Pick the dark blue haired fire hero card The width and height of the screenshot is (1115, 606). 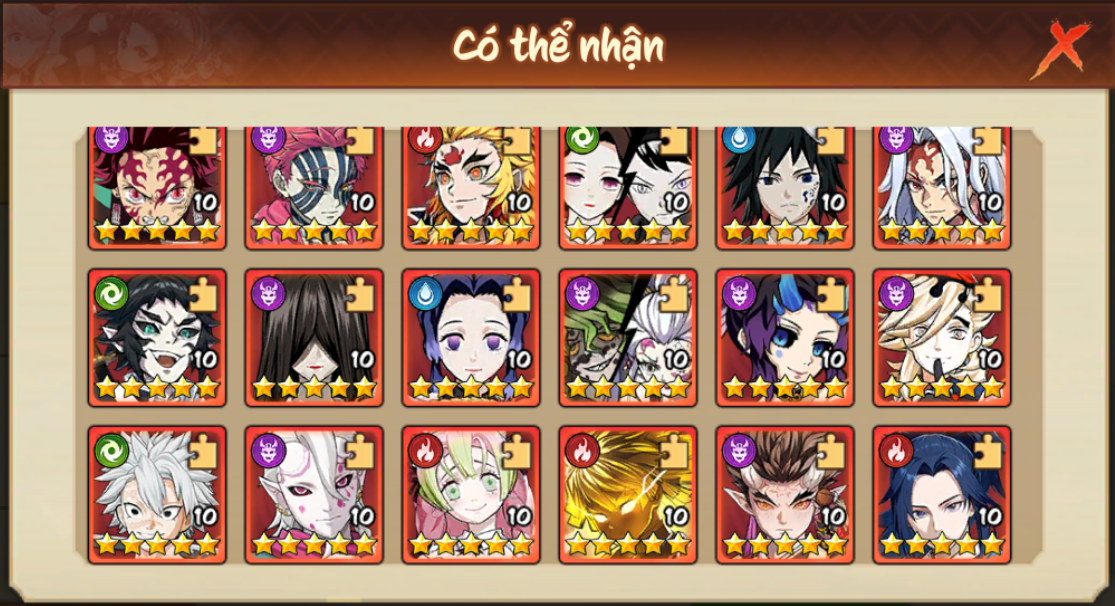click(942, 495)
